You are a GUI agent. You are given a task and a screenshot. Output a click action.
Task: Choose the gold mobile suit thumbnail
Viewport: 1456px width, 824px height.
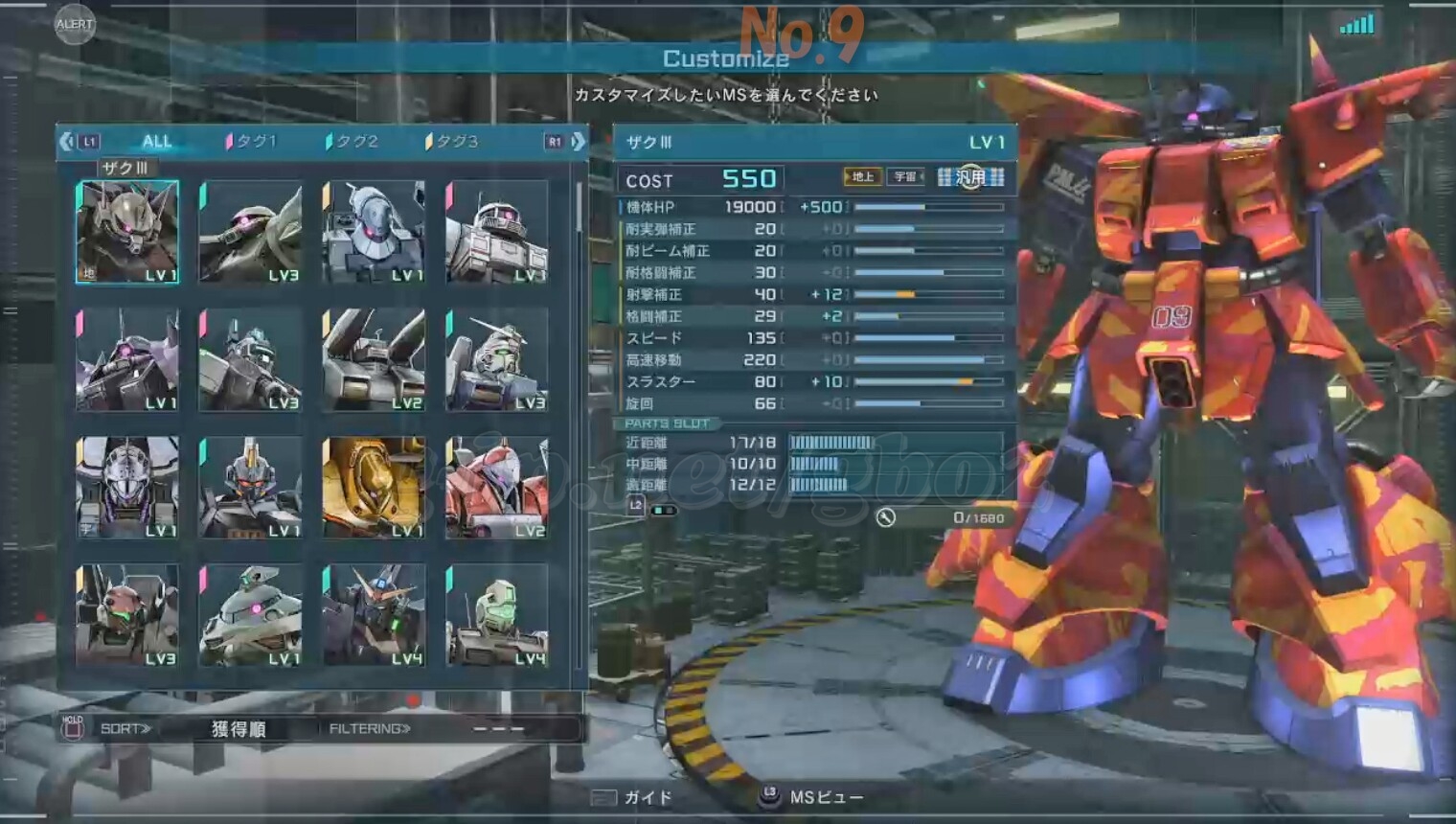click(374, 487)
